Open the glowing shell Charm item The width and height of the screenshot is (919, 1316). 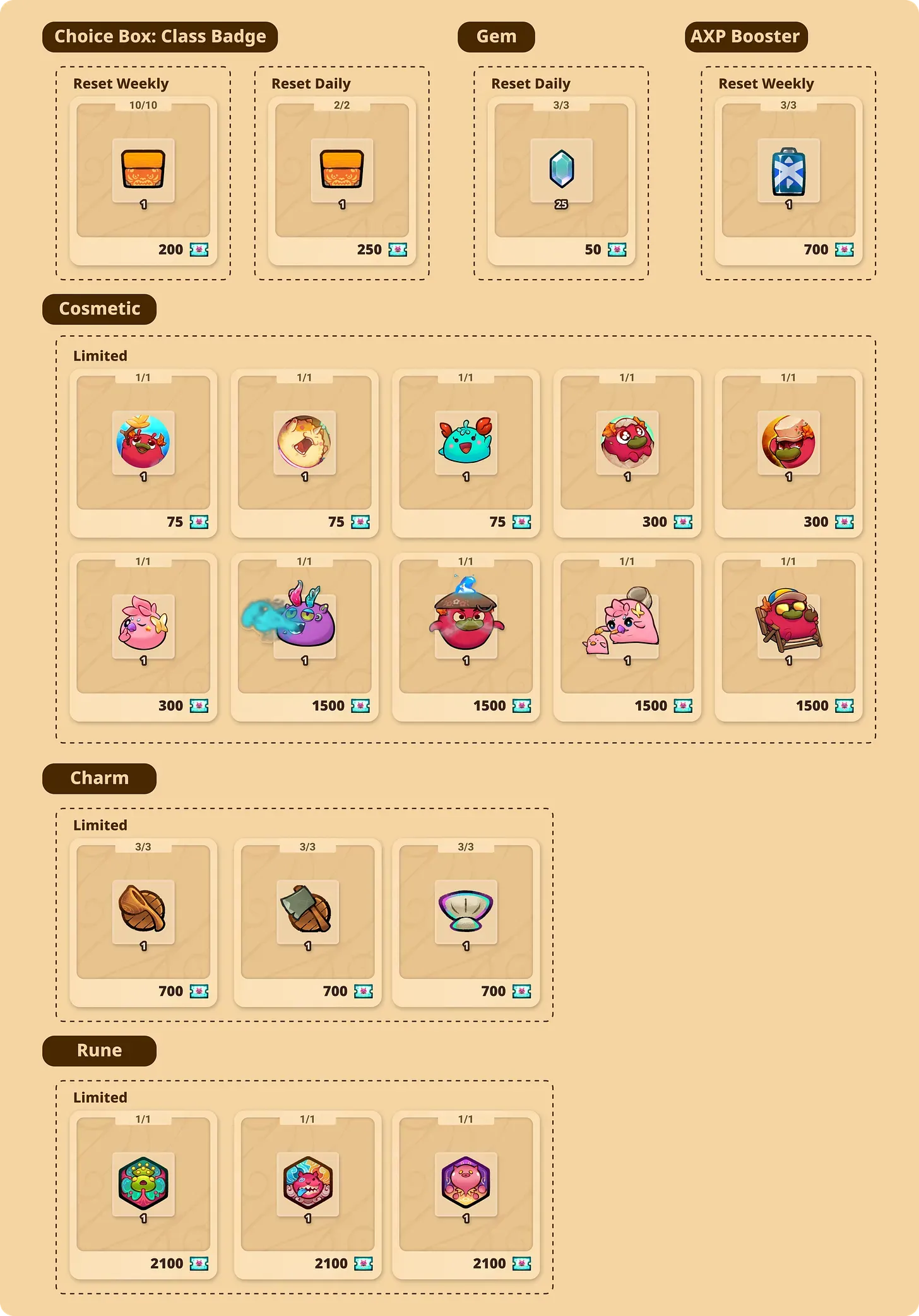(466, 912)
